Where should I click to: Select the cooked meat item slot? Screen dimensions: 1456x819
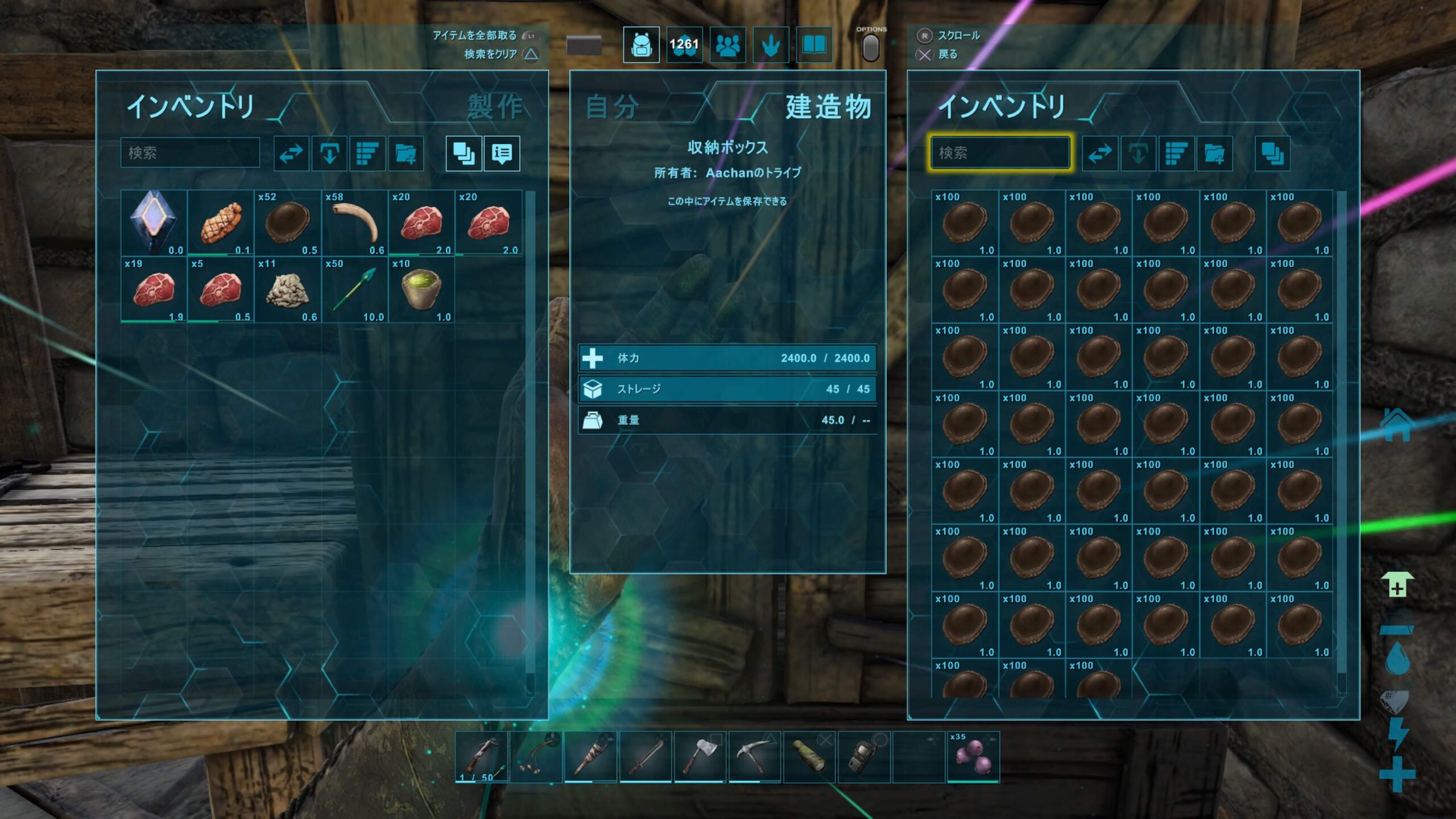(x=220, y=222)
